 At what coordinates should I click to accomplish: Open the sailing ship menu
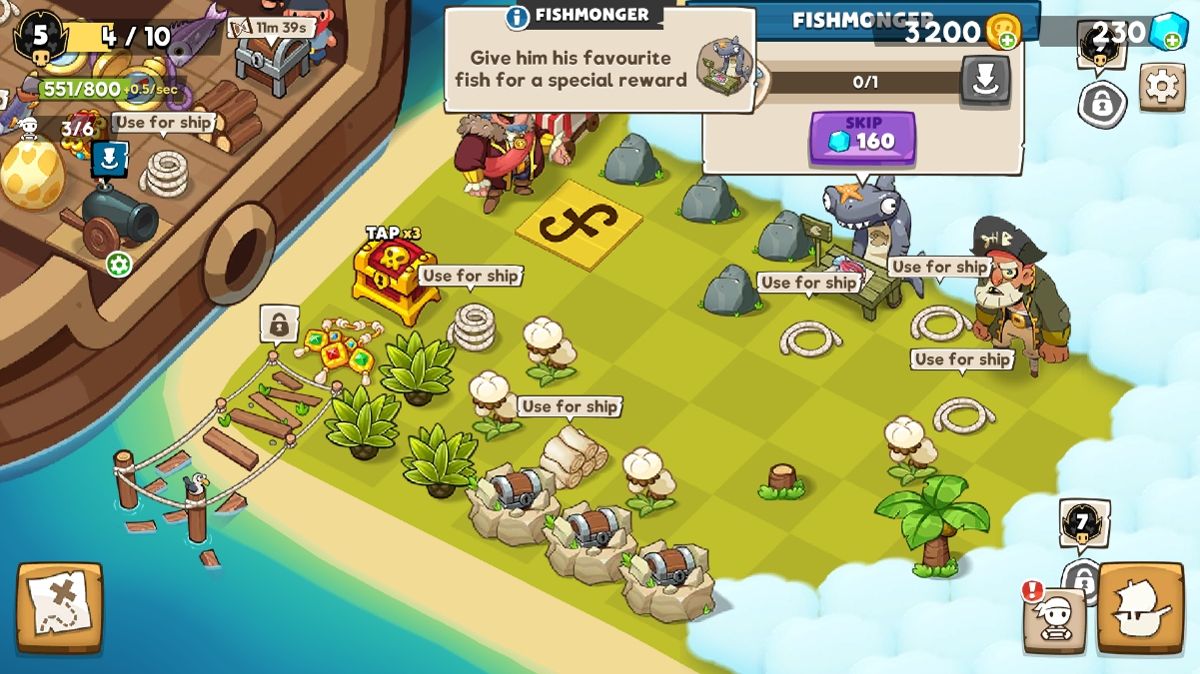pyautogui.click(x=1140, y=608)
